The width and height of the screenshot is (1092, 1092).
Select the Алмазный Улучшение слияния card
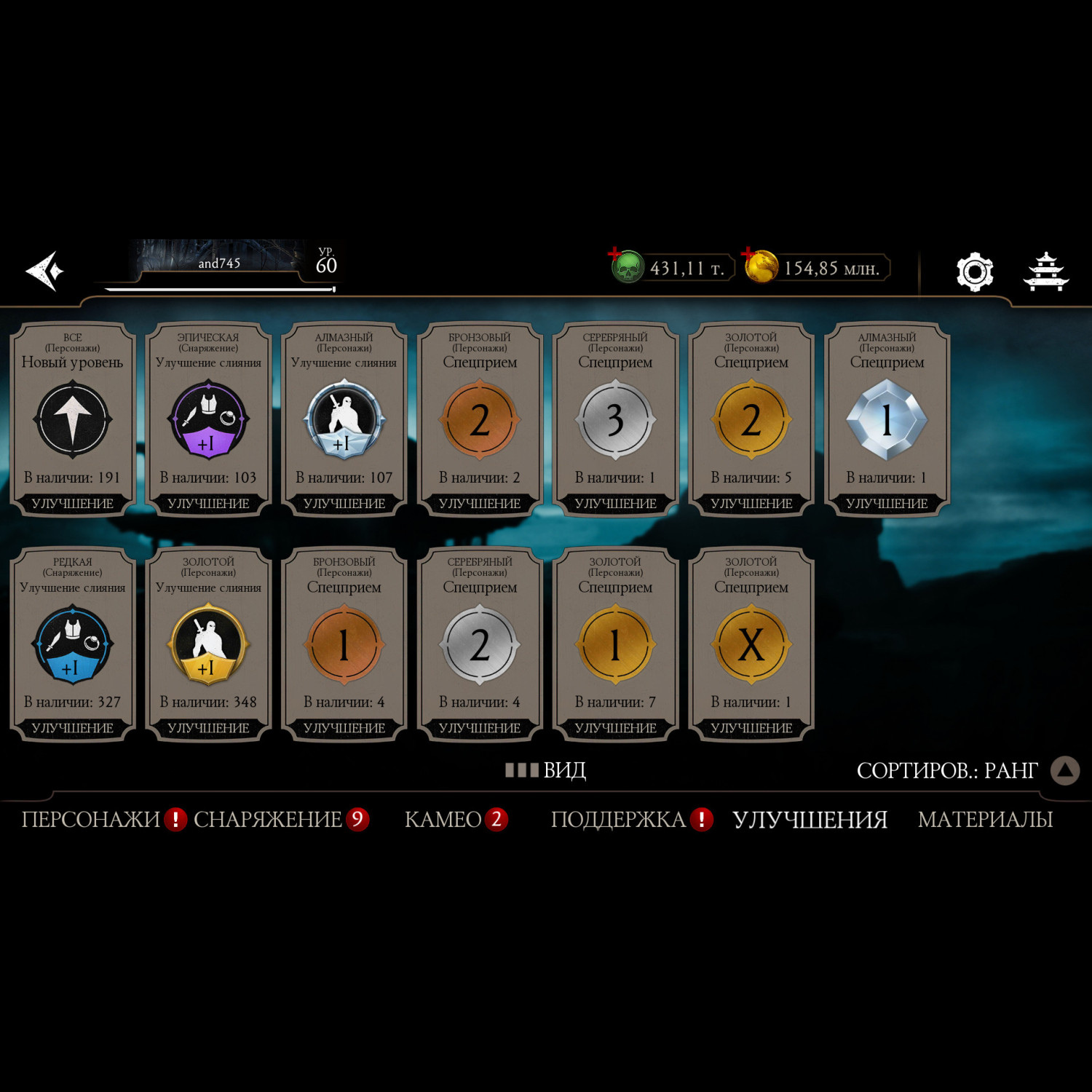[344, 420]
